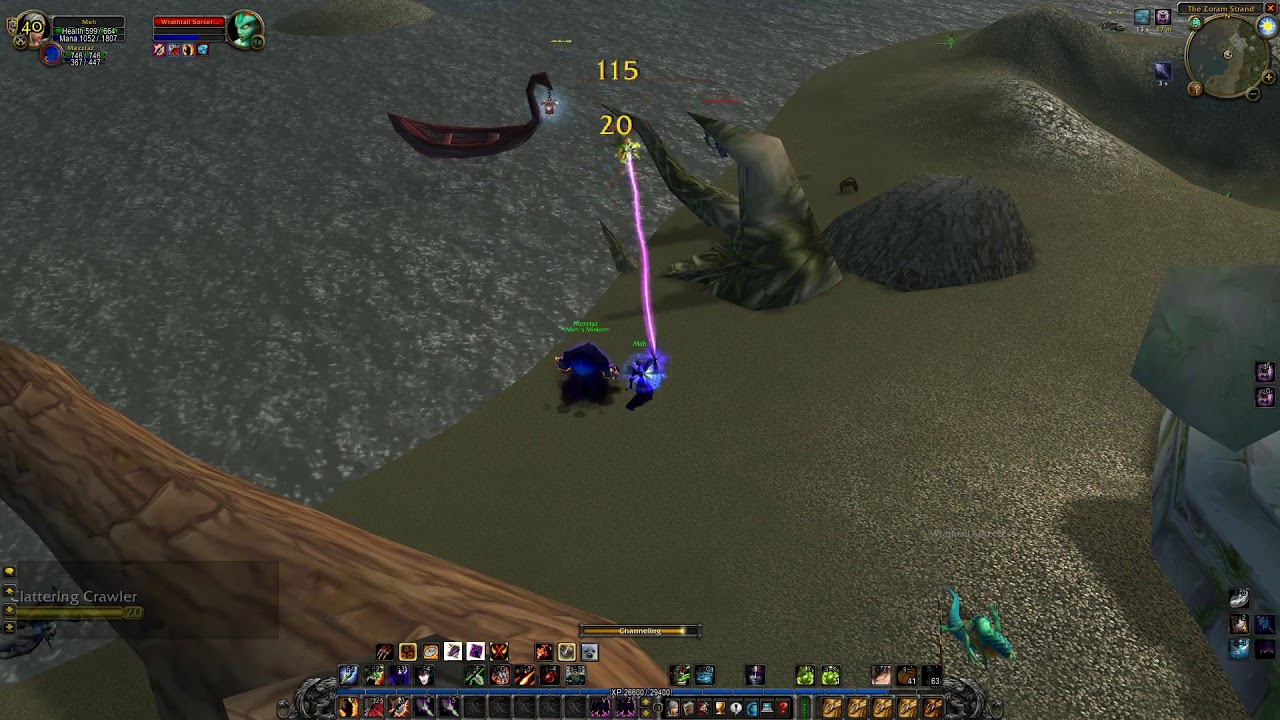Open the red question mark help button

click(783, 708)
